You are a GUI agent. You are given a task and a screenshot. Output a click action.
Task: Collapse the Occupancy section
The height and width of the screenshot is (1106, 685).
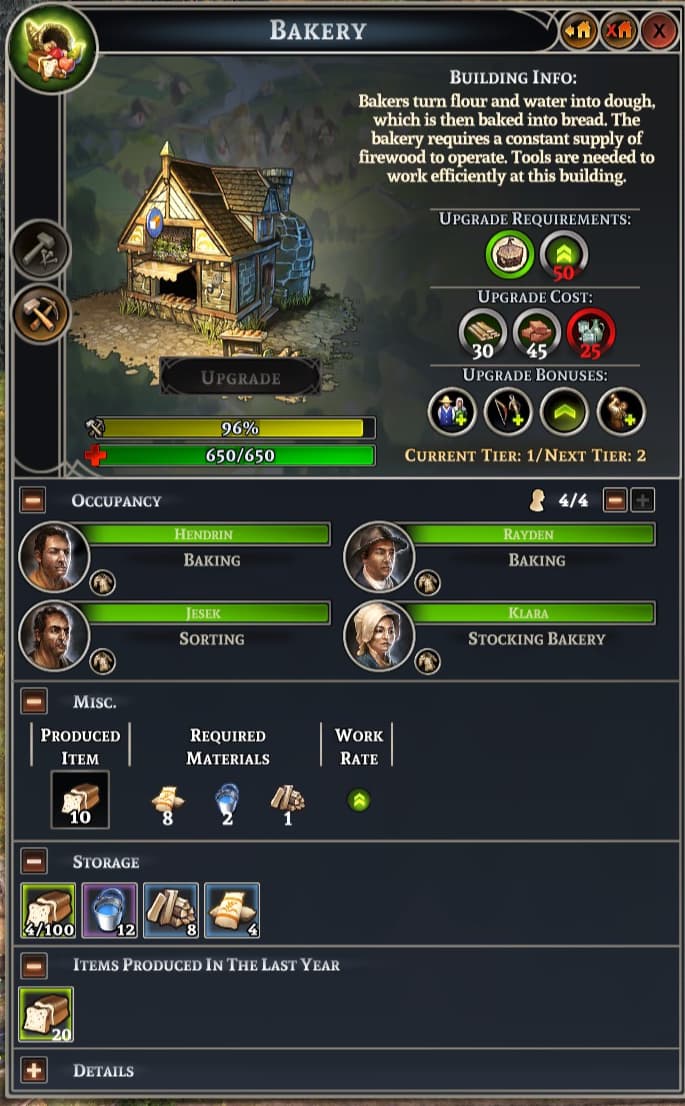pyautogui.click(x=34, y=500)
